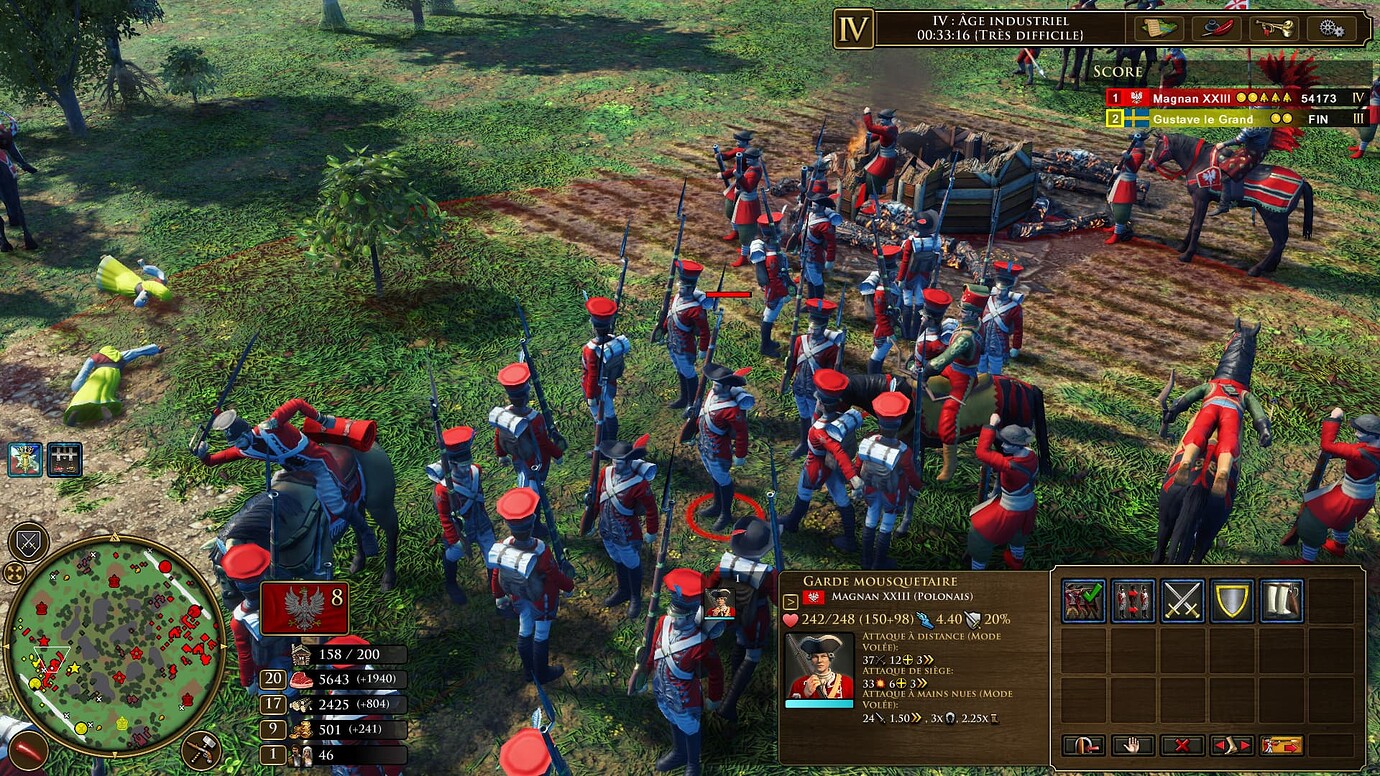Click the crossed swords icon left of minimap
Screen dimensions: 1380x776
click(27, 540)
